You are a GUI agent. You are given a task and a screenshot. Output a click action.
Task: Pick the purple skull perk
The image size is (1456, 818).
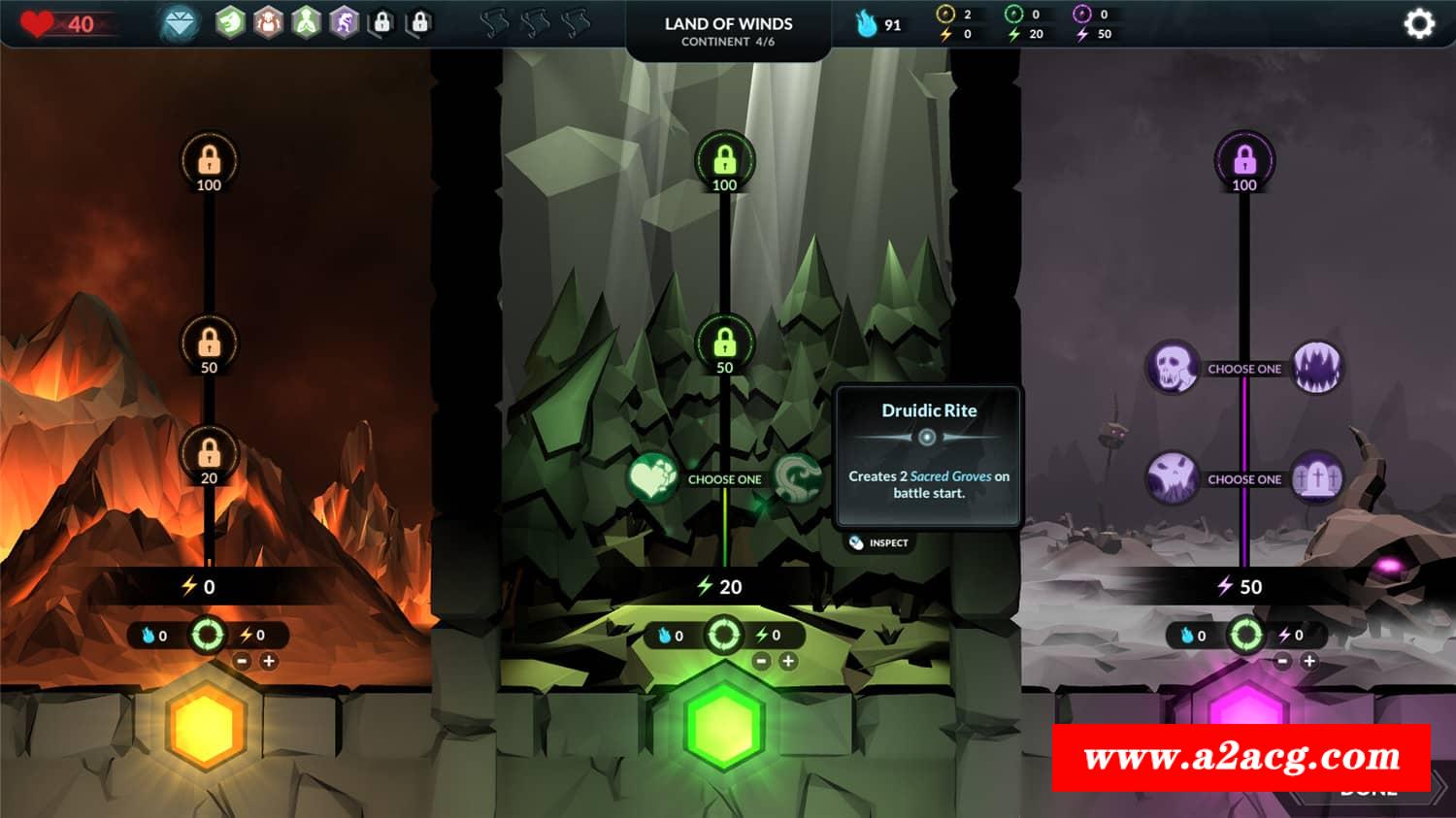pos(1172,368)
